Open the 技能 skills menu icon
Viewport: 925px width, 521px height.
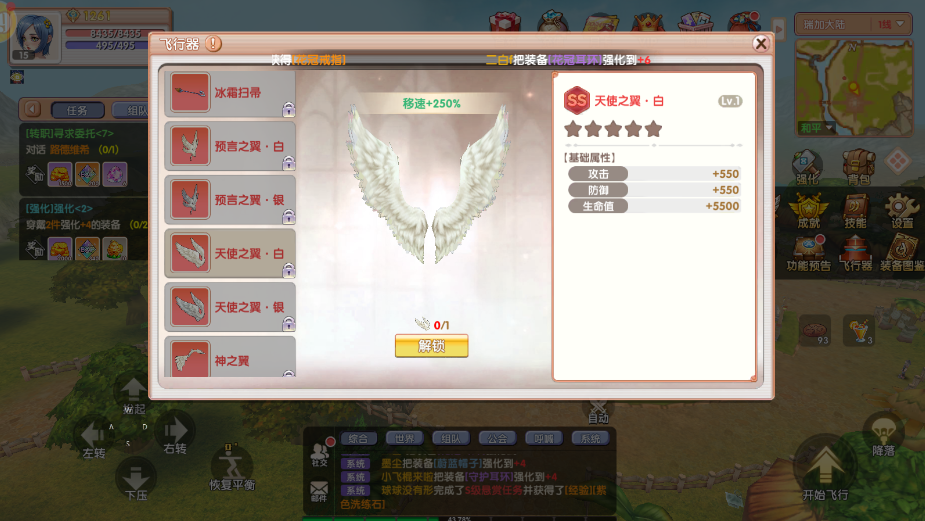(855, 208)
